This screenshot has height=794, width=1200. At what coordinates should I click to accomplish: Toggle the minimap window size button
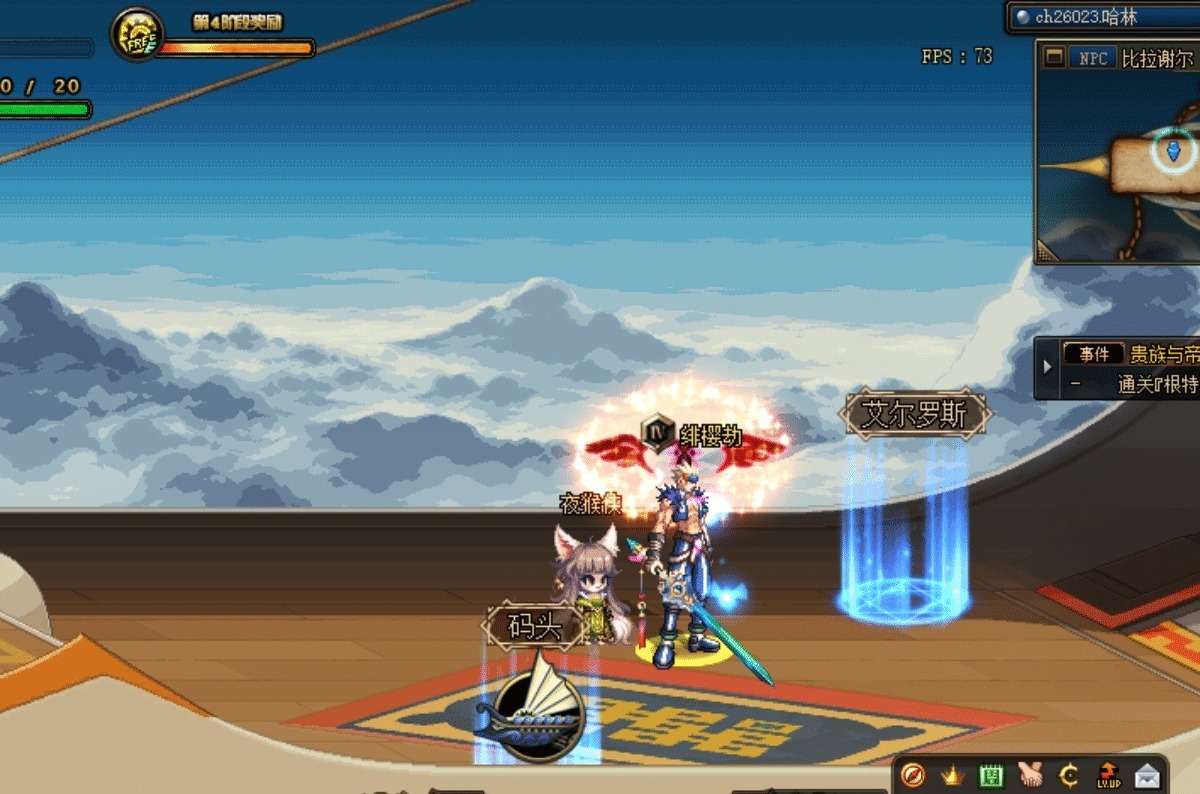1053,58
